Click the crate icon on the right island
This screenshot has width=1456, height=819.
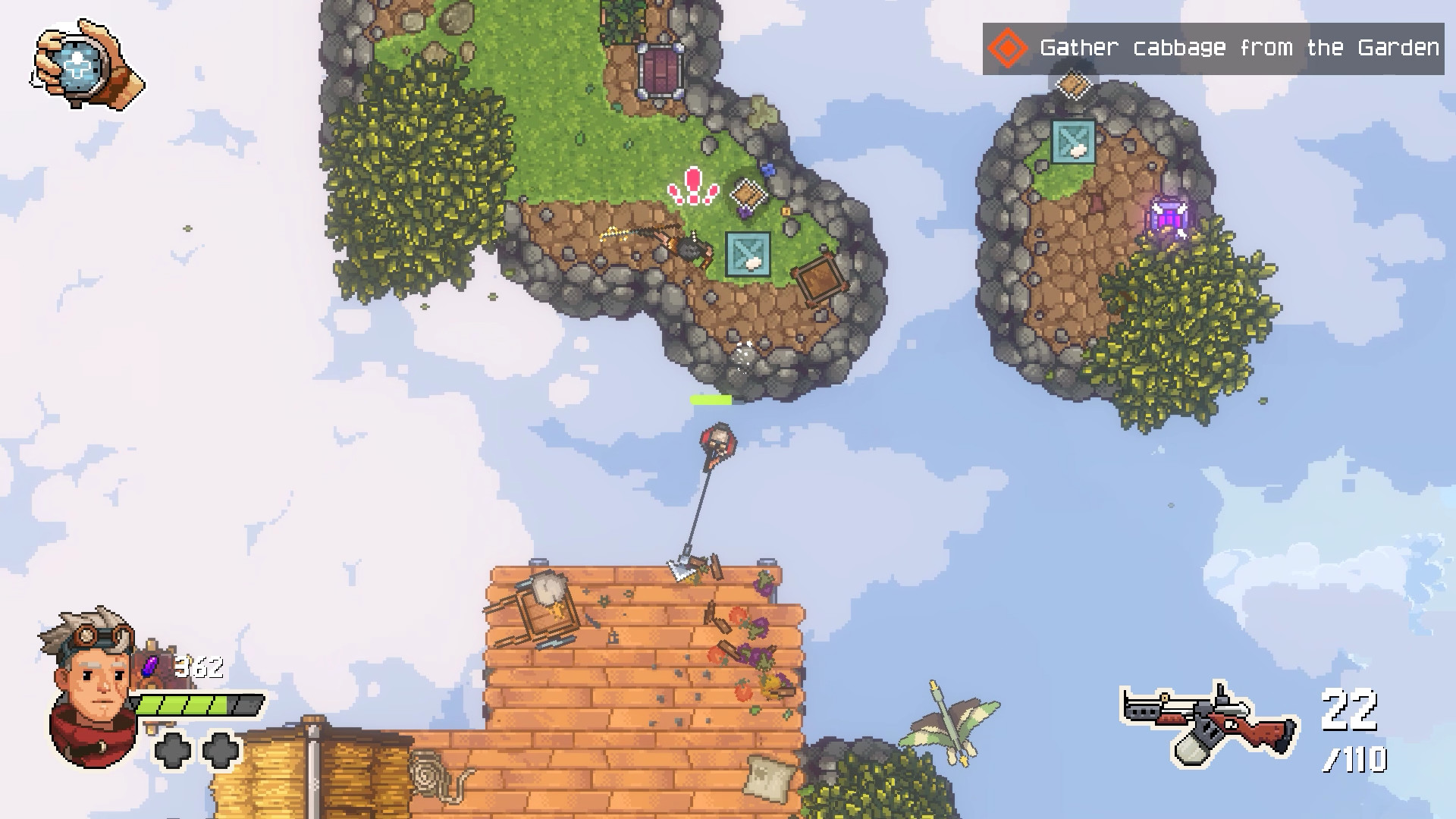coord(1072,142)
